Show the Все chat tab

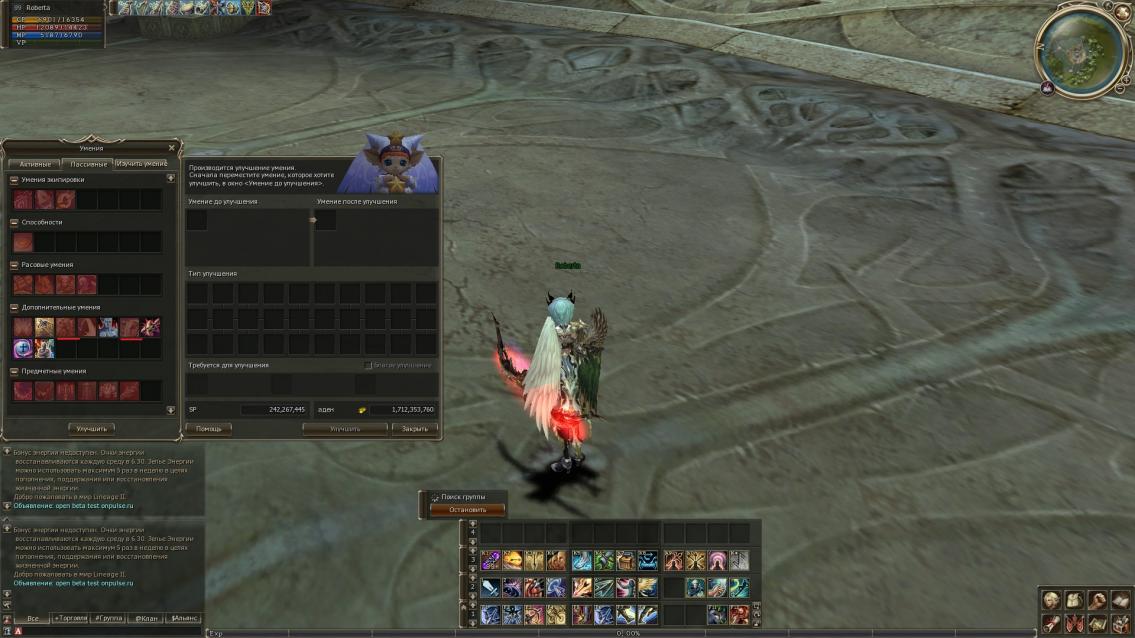(x=33, y=618)
